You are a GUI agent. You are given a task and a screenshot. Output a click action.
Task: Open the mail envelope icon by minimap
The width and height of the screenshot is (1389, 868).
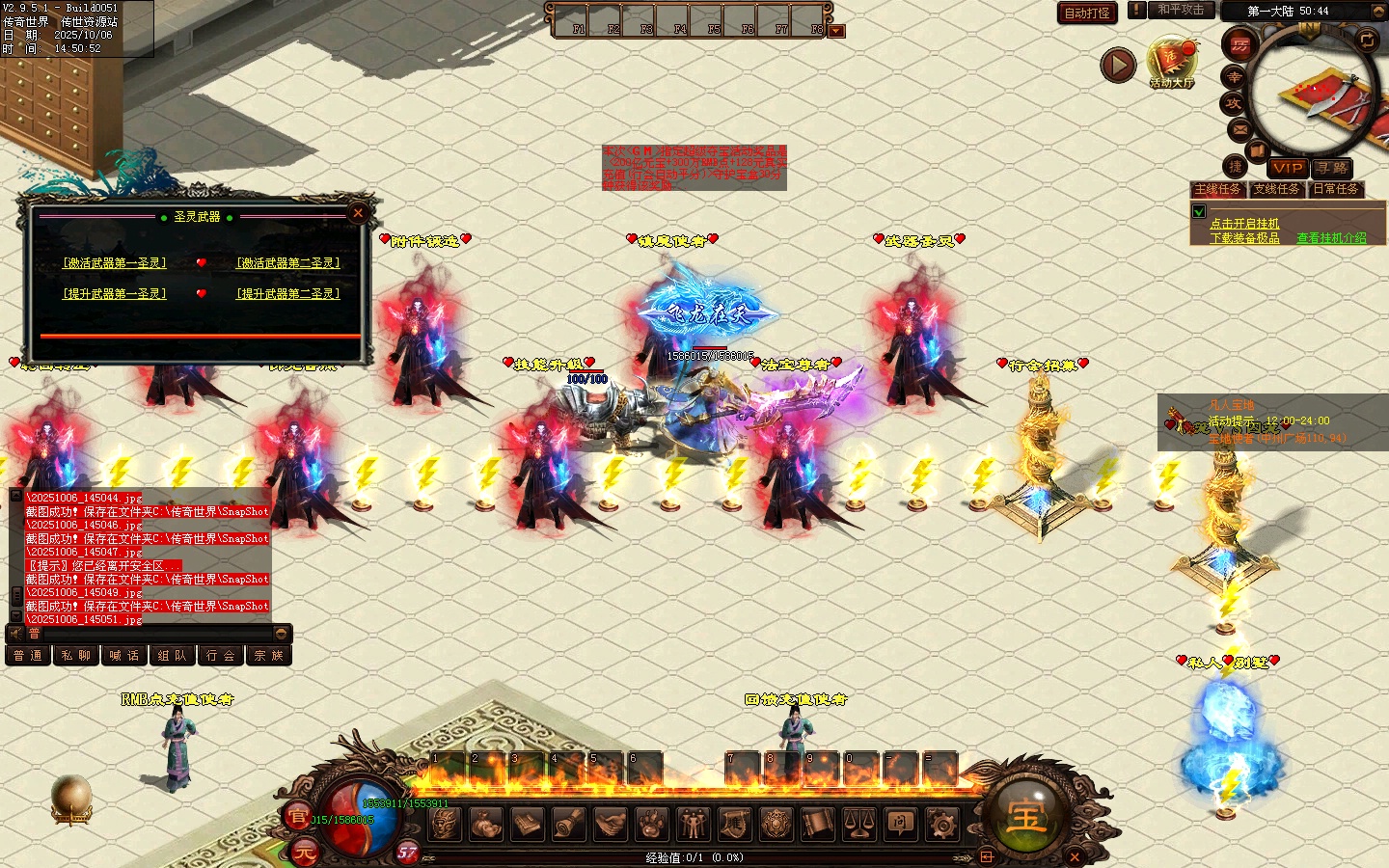pos(1239,129)
